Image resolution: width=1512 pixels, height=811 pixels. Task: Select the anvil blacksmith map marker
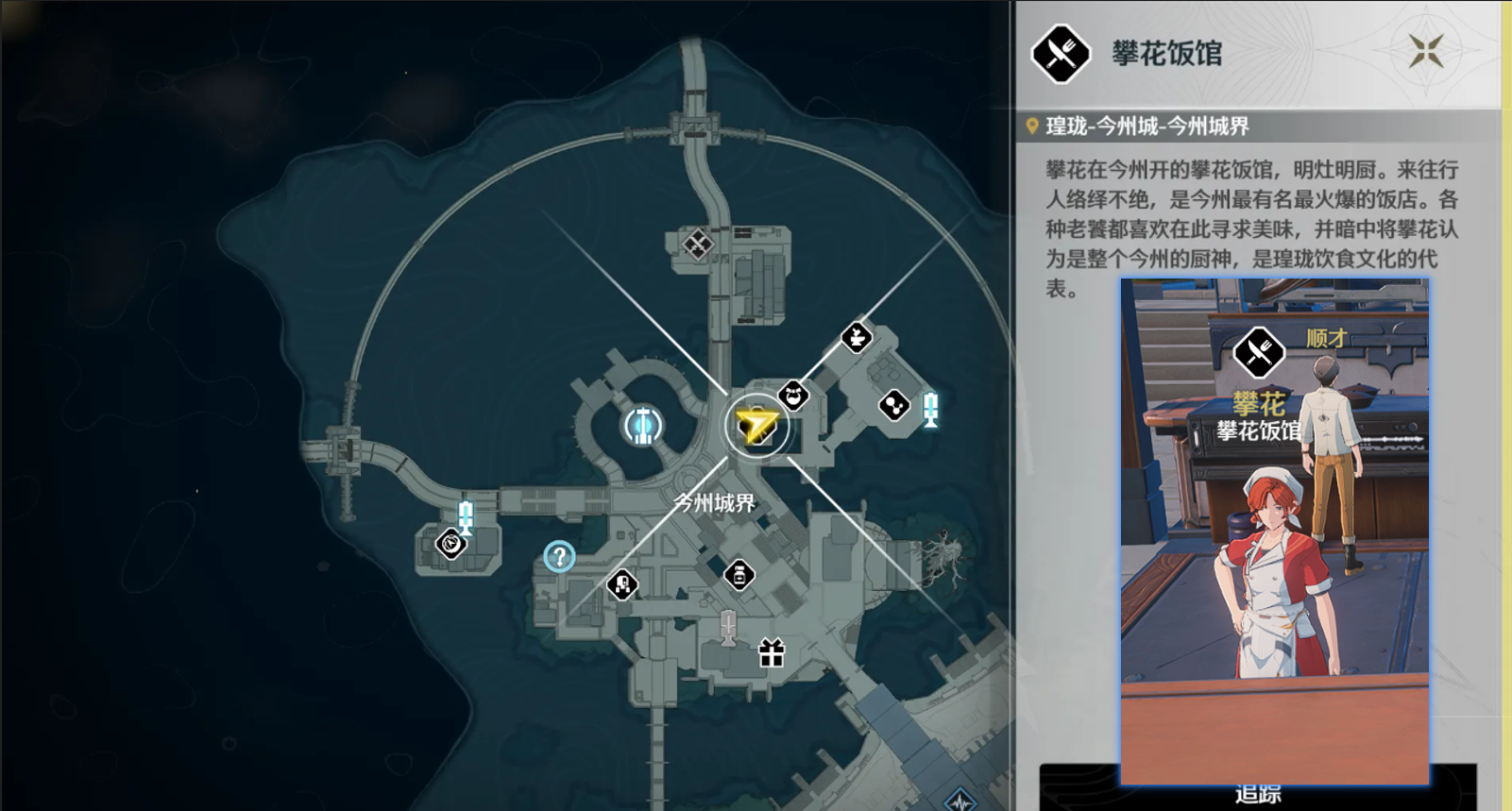click(857, 337)
